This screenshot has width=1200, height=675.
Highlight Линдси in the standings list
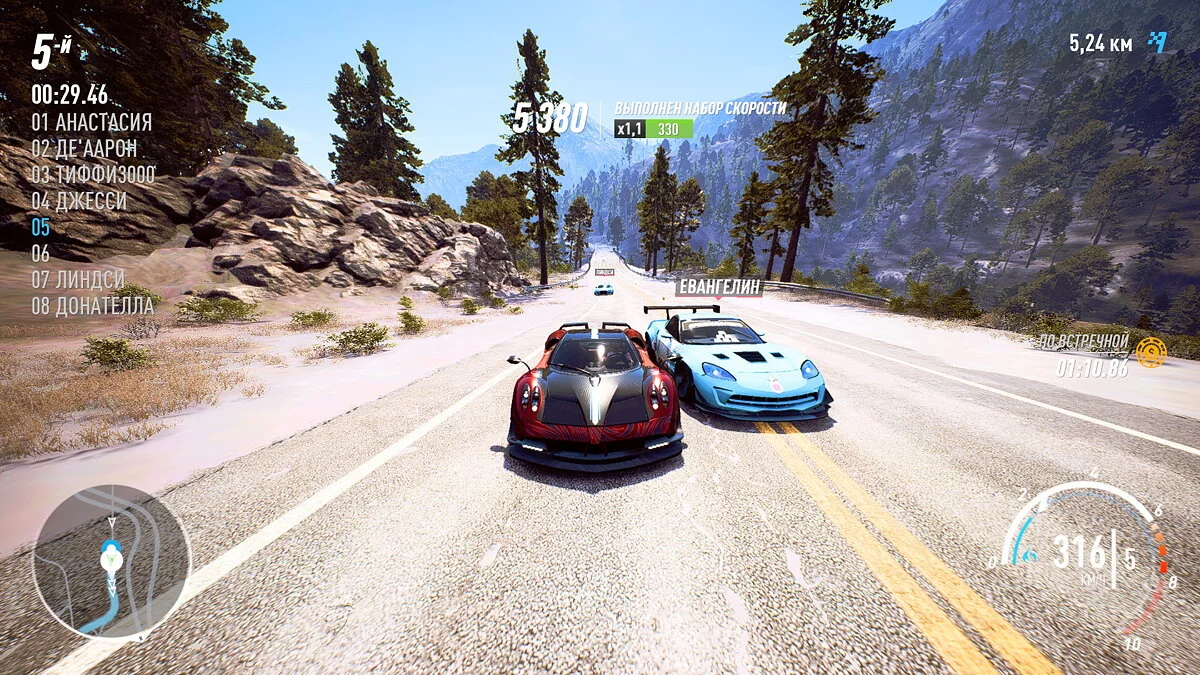[77, 279]
